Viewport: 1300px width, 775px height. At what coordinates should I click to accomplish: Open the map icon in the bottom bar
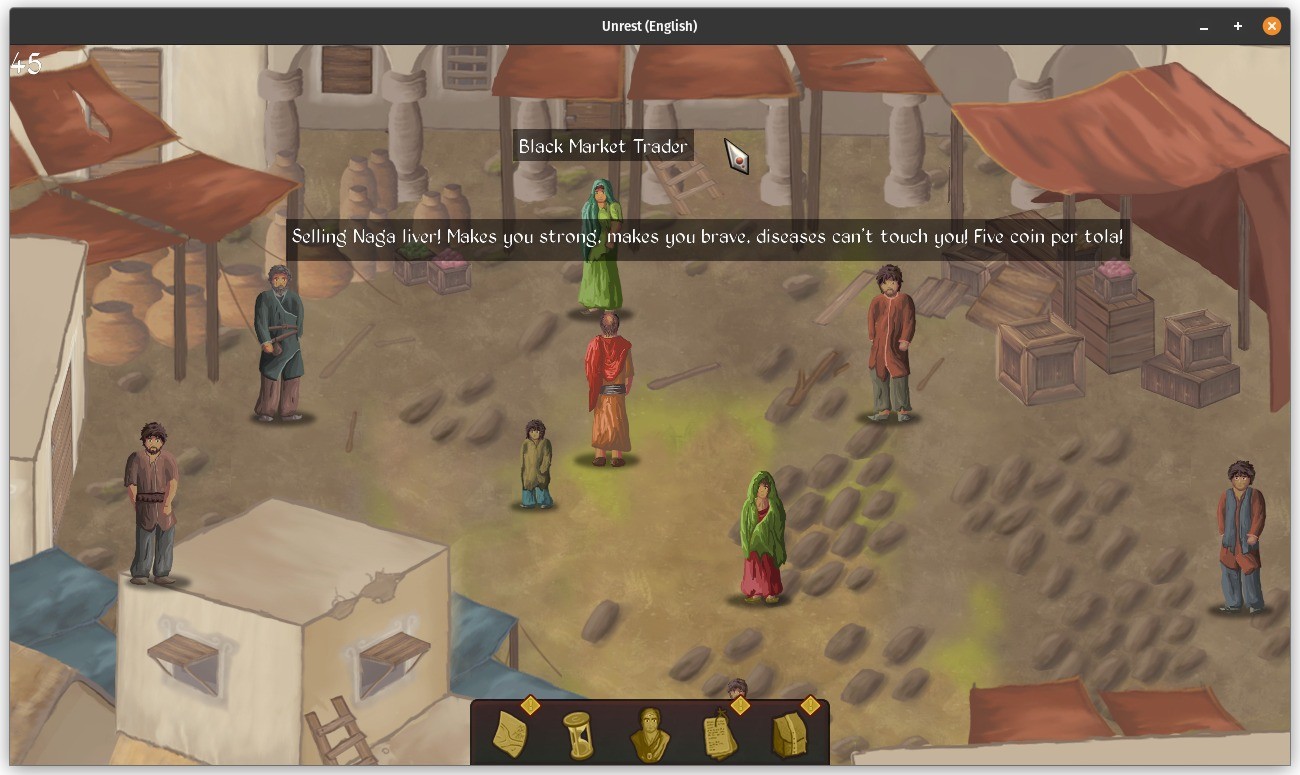511,734
